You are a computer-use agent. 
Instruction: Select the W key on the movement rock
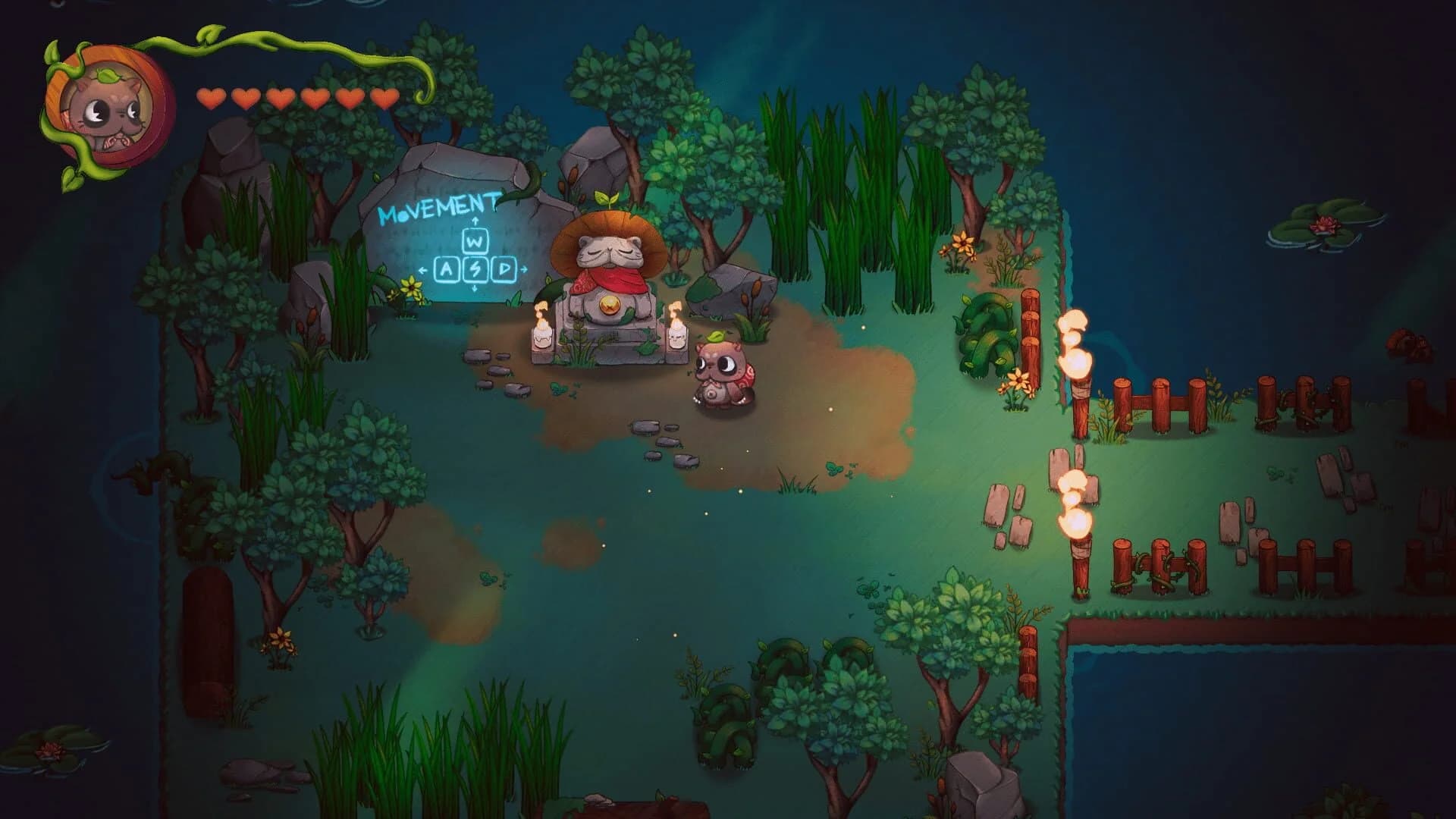(475, 242)
